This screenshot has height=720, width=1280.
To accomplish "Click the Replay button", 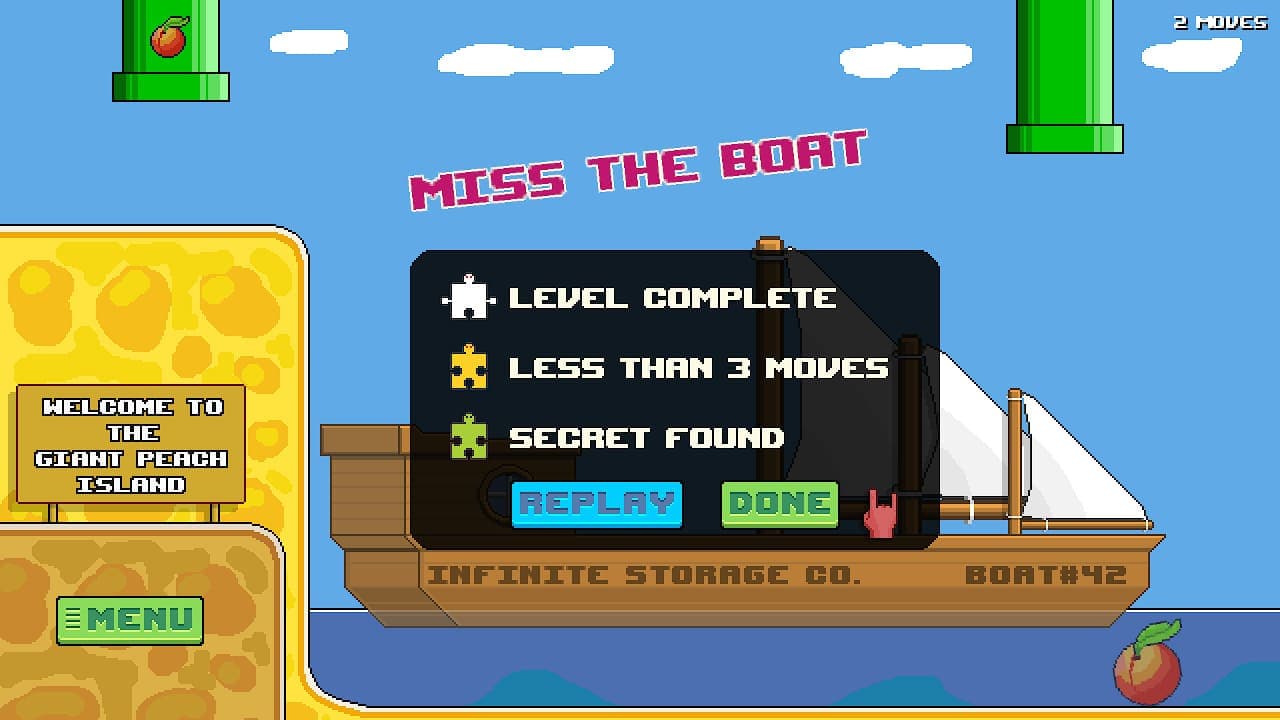I will coord(596,503).
